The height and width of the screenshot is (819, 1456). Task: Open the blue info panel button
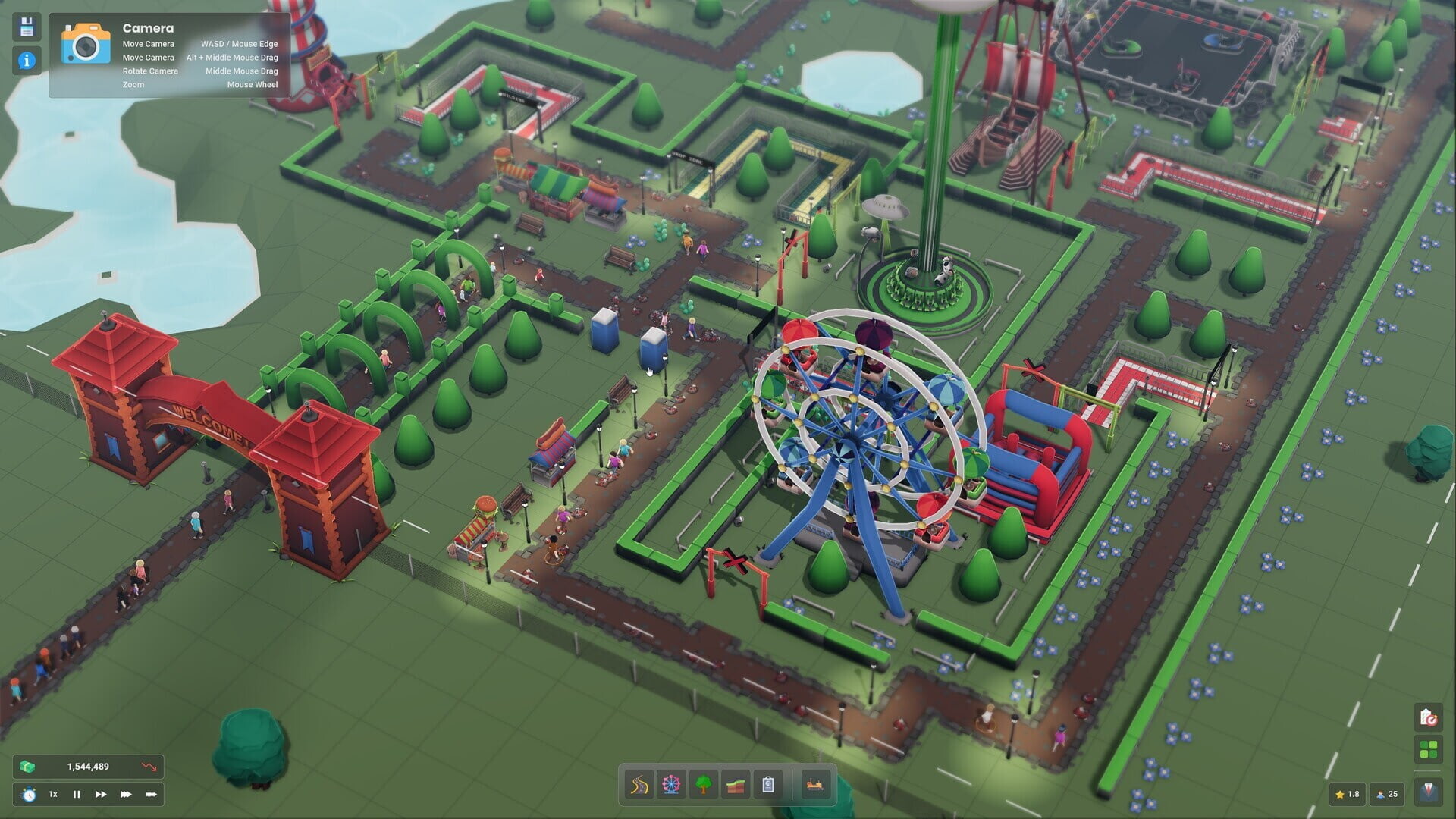click(x=27, y=61)
